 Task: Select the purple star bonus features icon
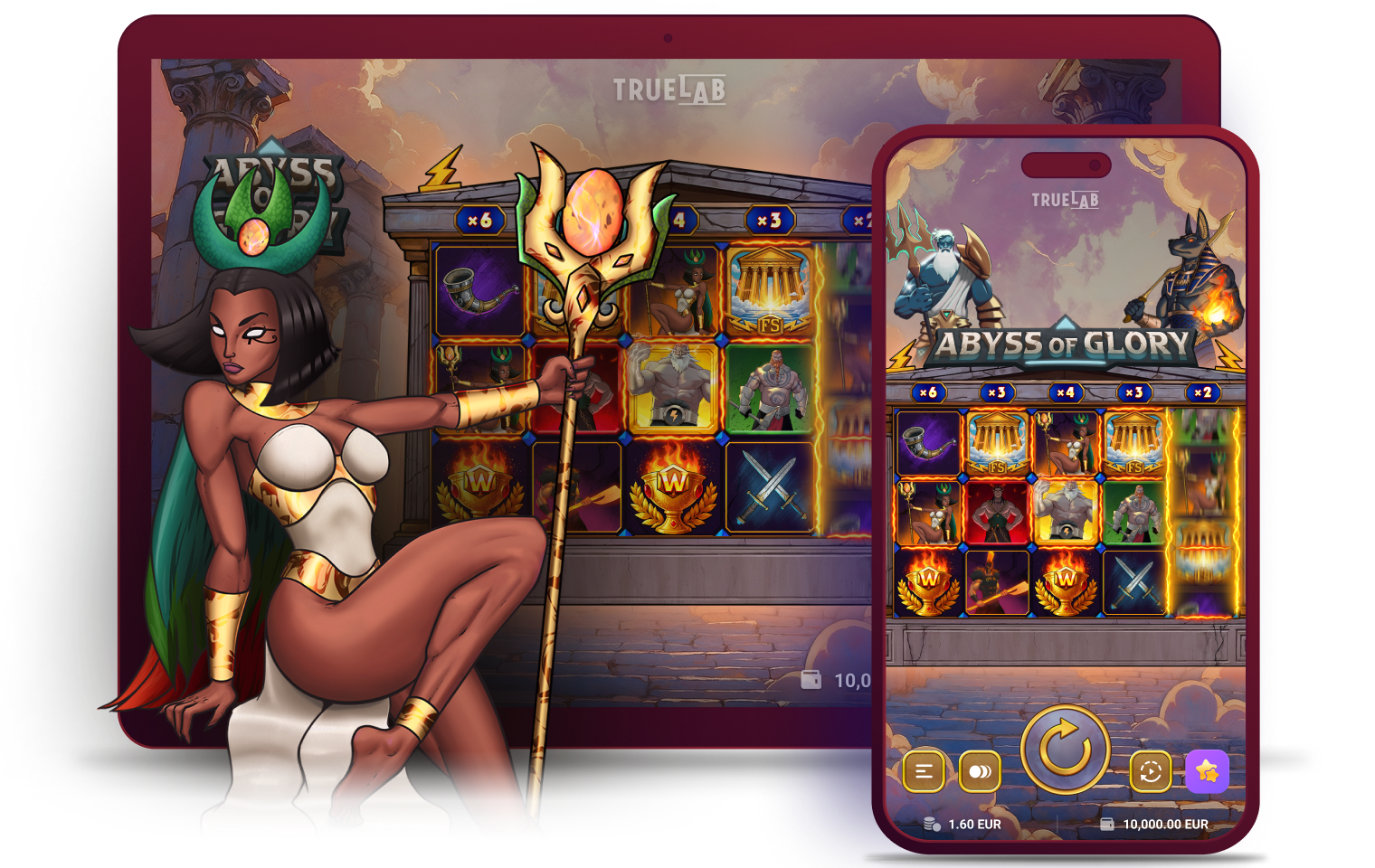coord(1207,771)
